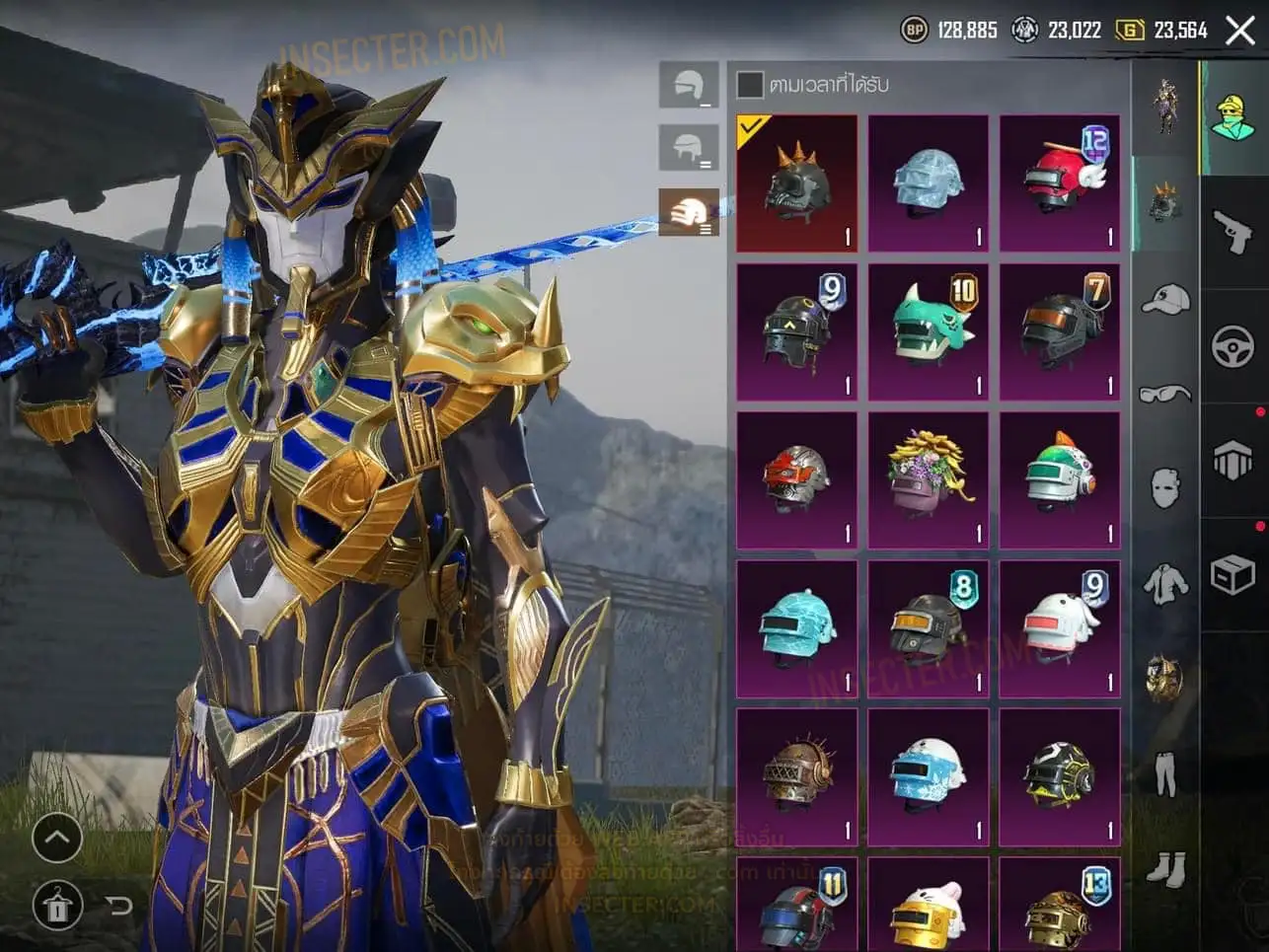This screenshot has height=952, width=1269.
Task: Select the white bunny level 9 helmet
Action: pos(1060,628)
